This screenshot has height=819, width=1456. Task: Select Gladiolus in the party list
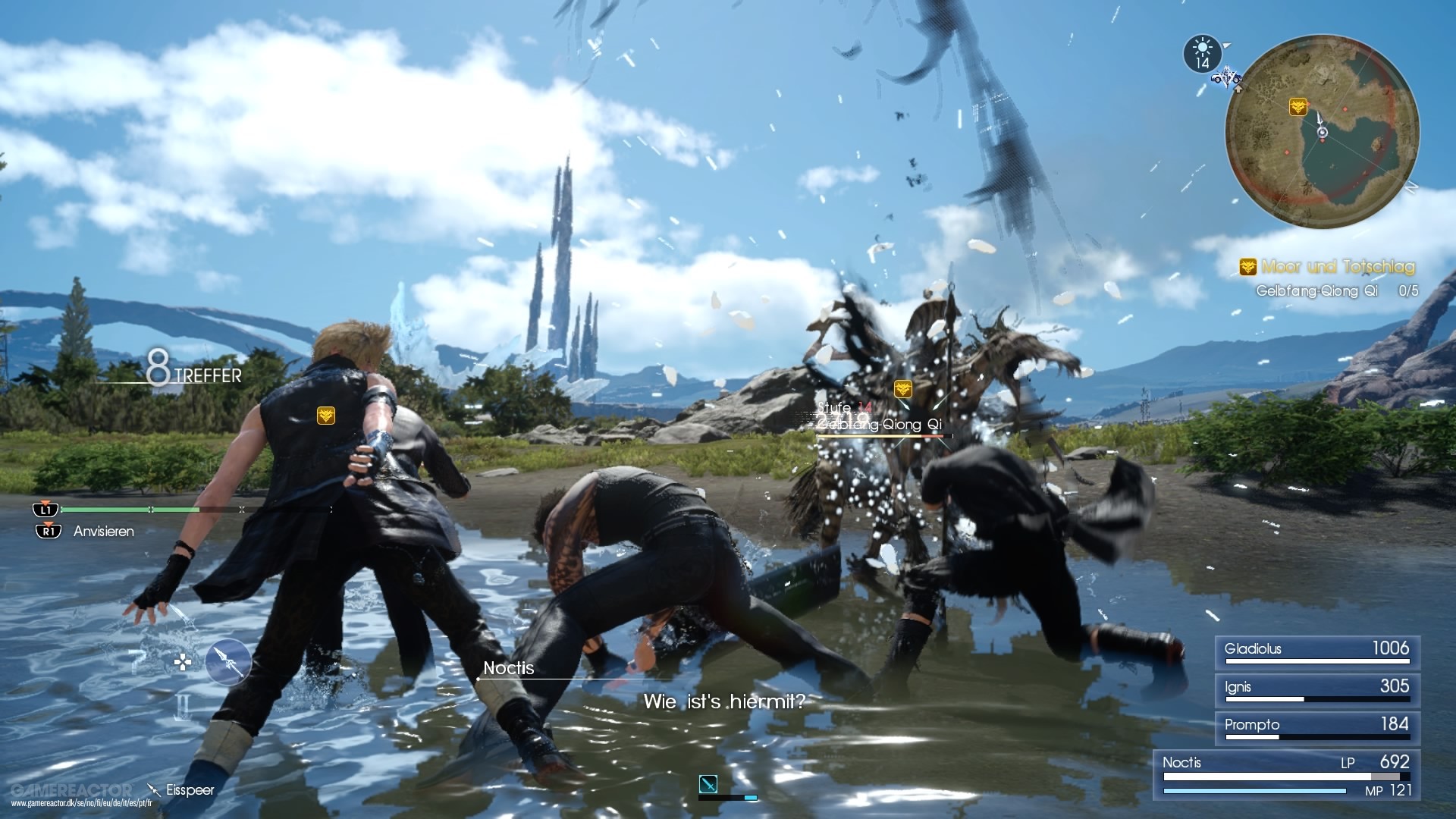tap(1316, 651)
